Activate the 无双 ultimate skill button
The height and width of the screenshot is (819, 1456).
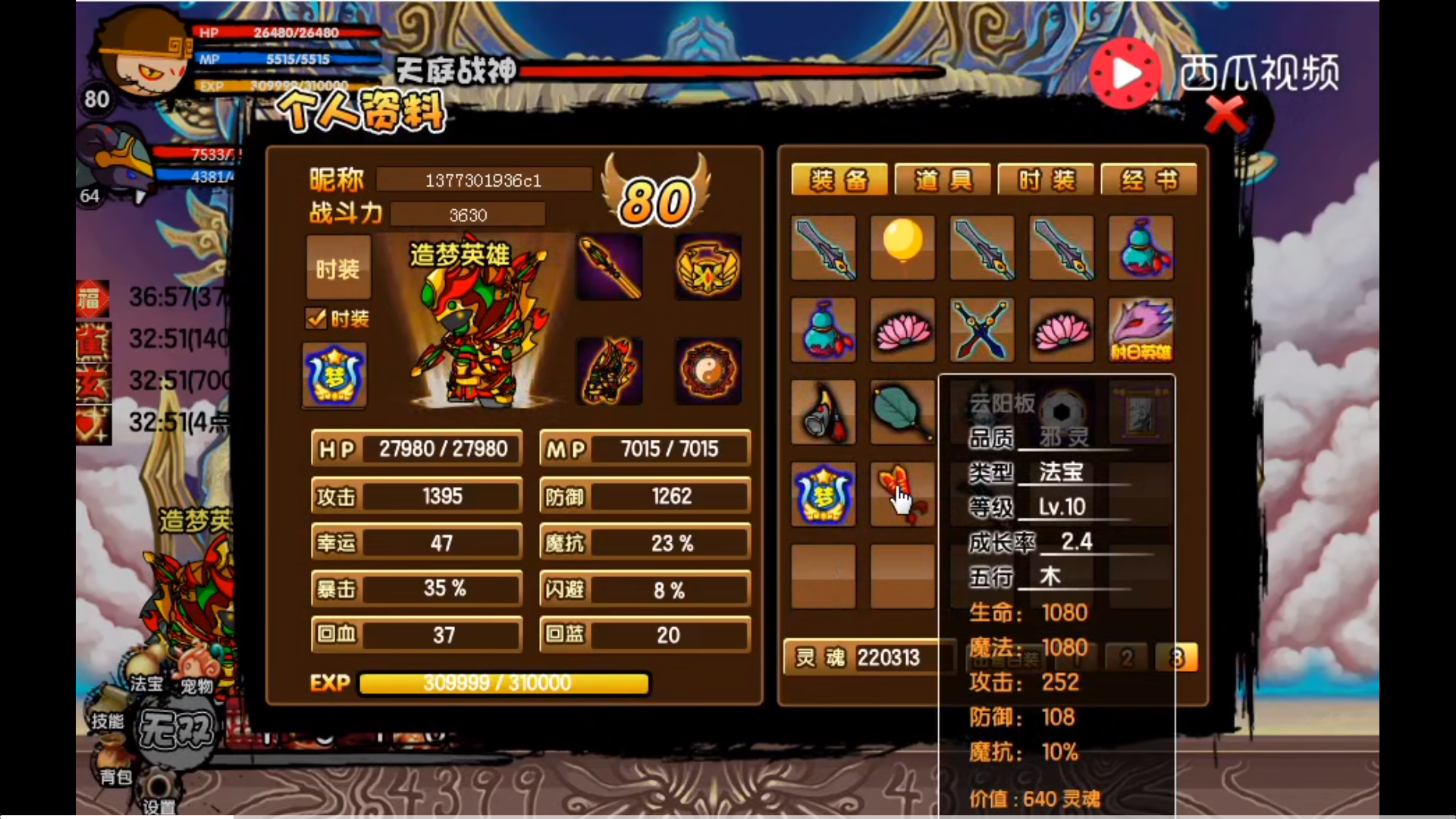(176, 731)
